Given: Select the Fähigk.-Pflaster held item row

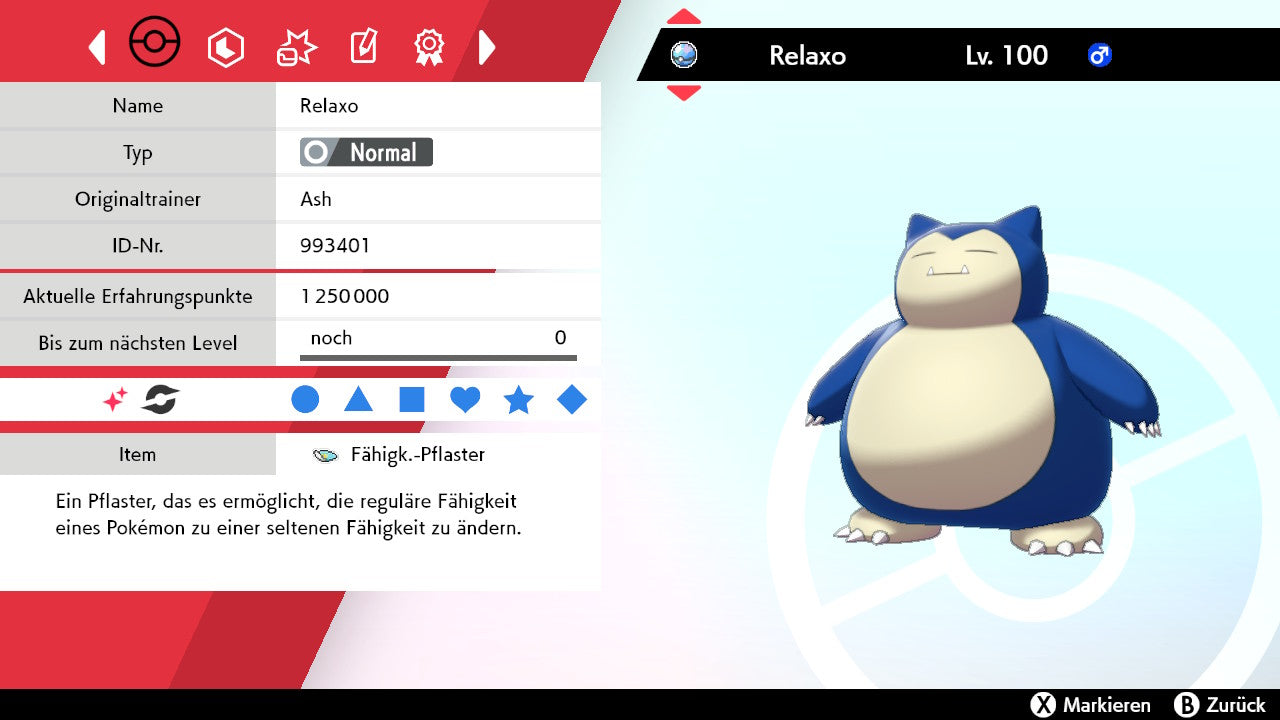Looking at the screenshot, I should pos(400,455).
